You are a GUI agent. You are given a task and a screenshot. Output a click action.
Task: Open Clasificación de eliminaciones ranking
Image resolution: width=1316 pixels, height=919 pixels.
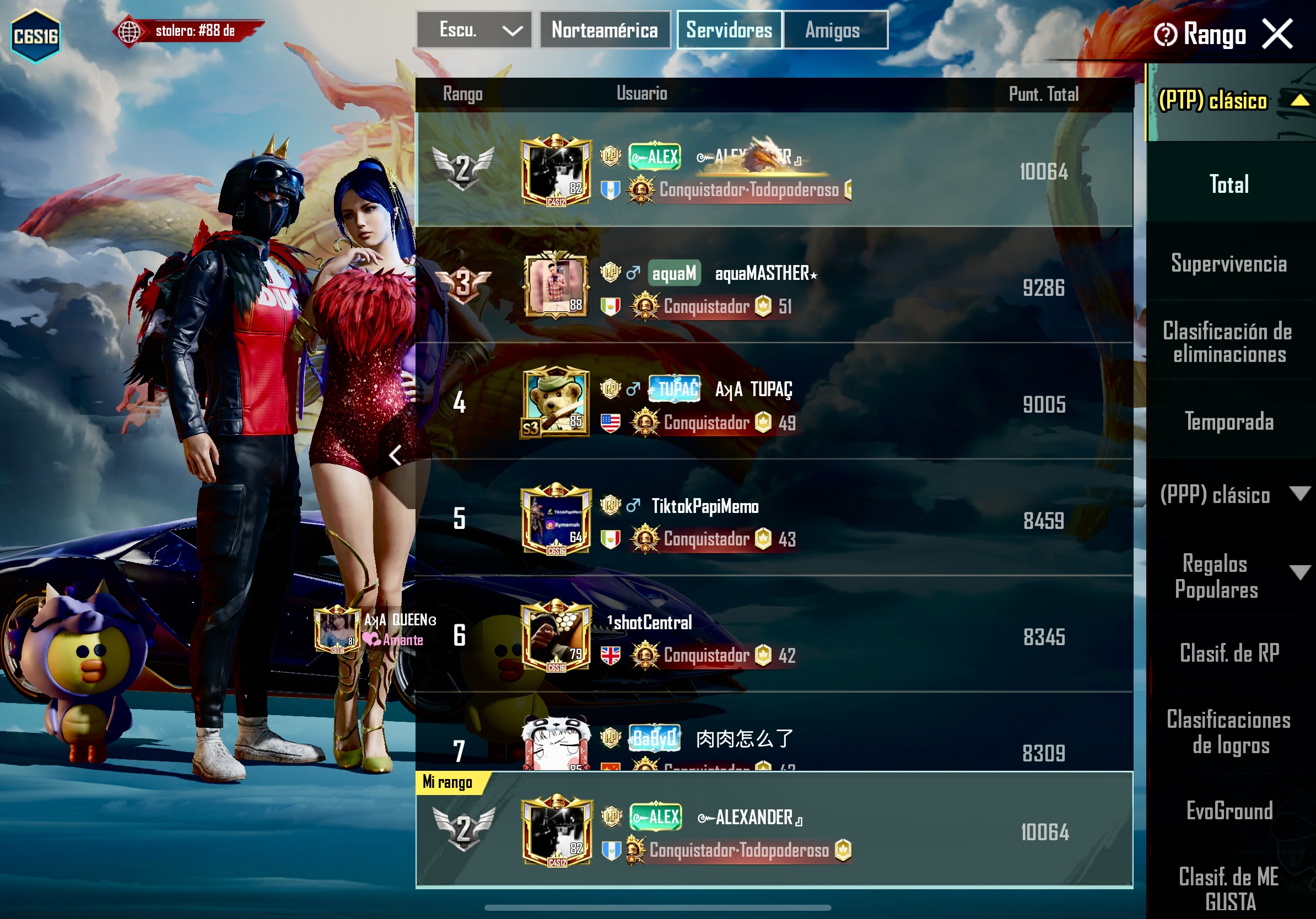(1229, 343)
